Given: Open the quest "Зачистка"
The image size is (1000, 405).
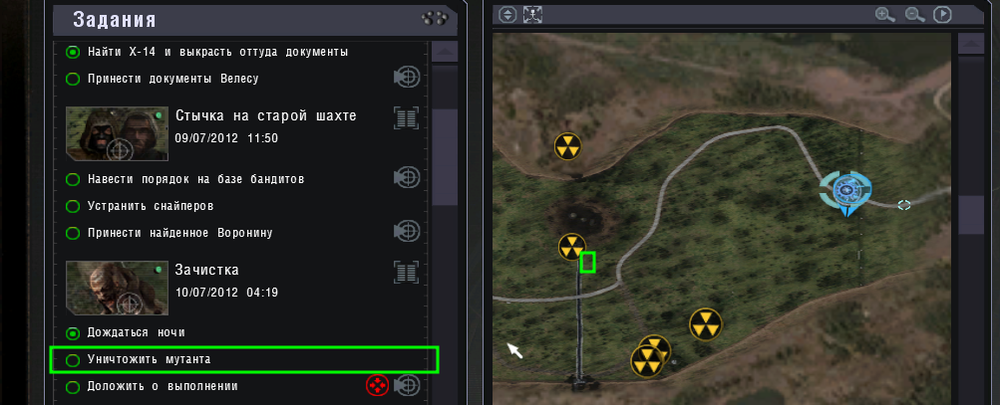Looking at the screenshot, I should point(207,269).
